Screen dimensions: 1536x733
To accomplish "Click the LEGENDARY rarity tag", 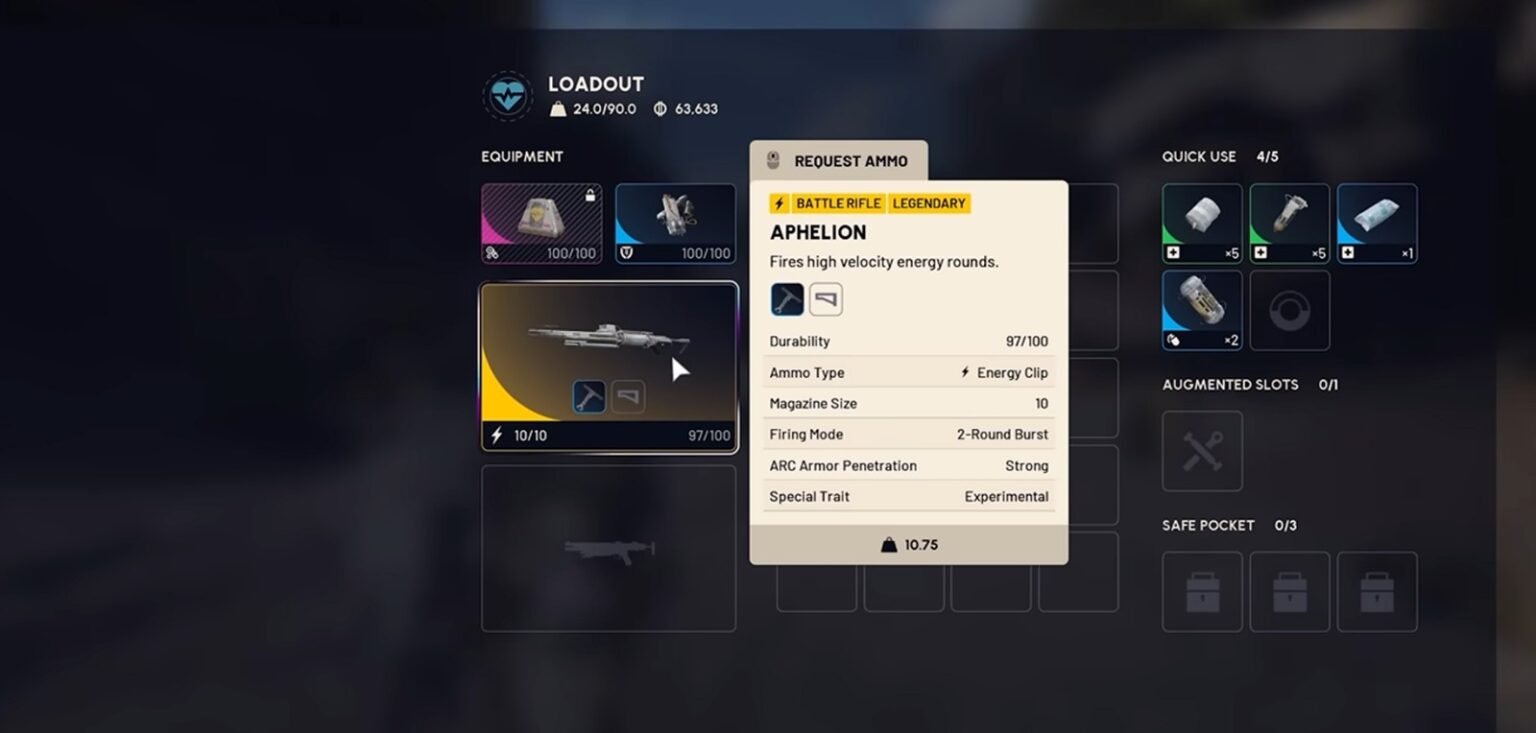I will pos(929,203).
